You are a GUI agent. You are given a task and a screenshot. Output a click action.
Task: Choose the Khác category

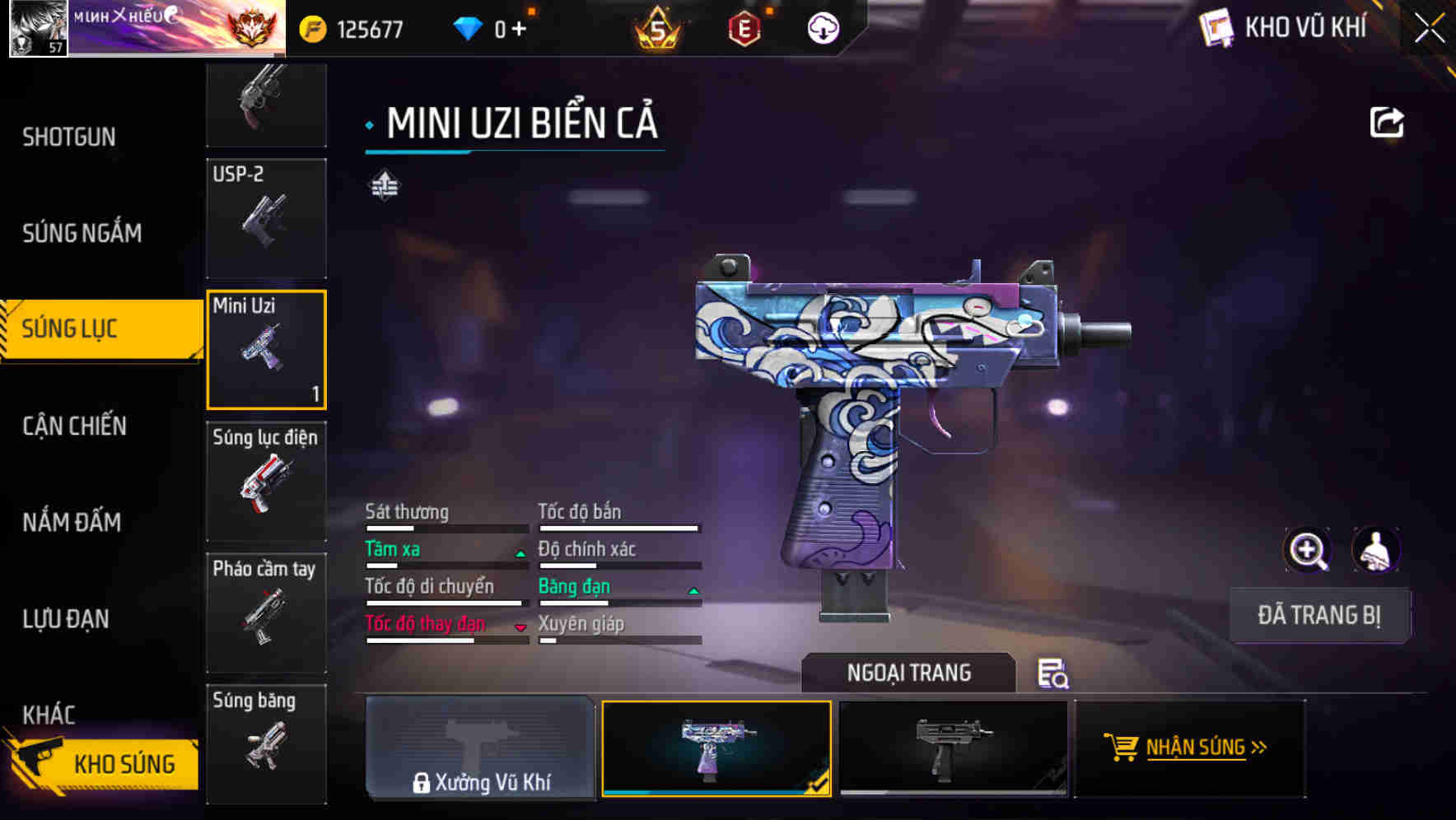49,714
